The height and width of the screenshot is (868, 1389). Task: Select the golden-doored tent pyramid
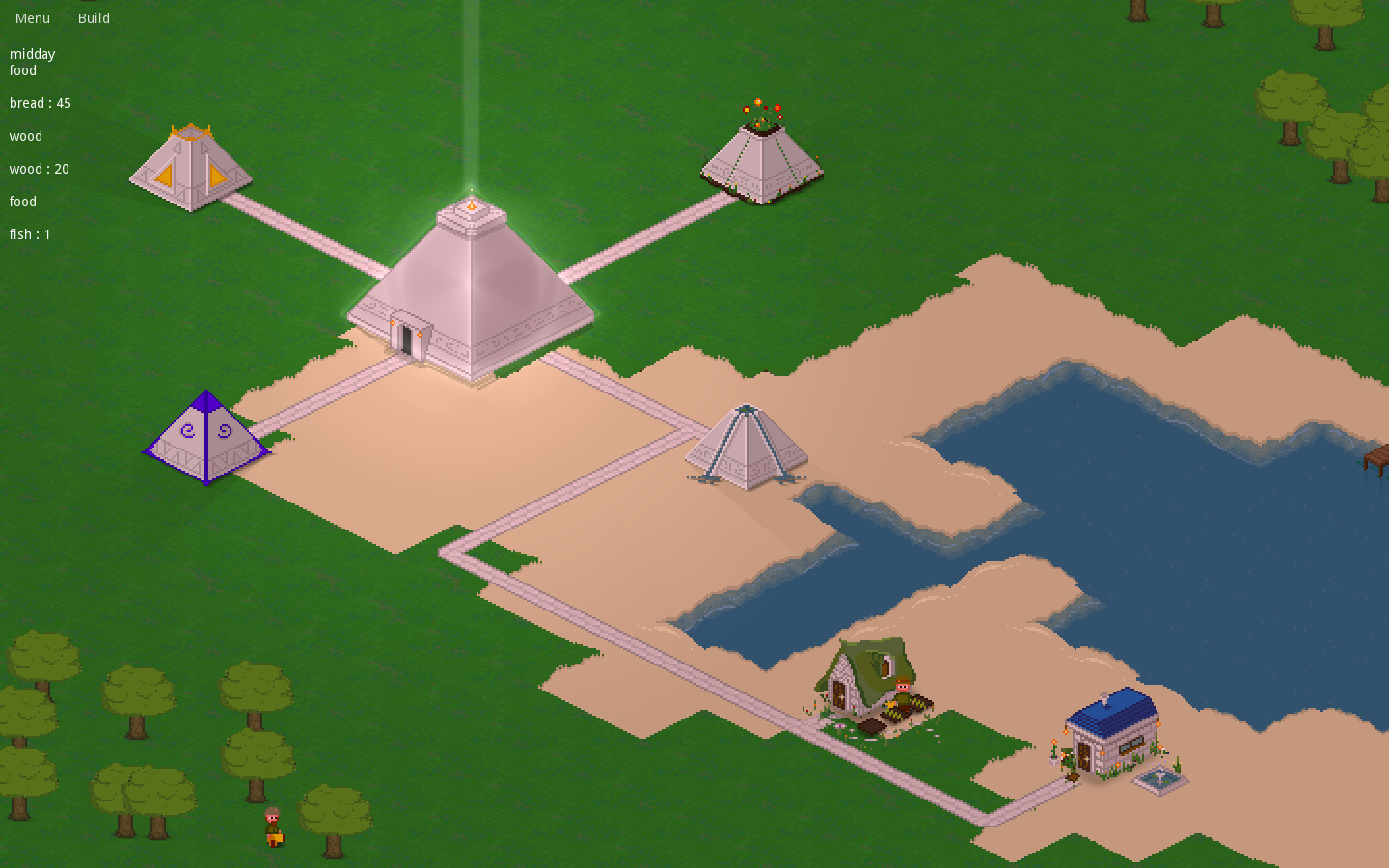pyautogui.click(x=190, y=164)
